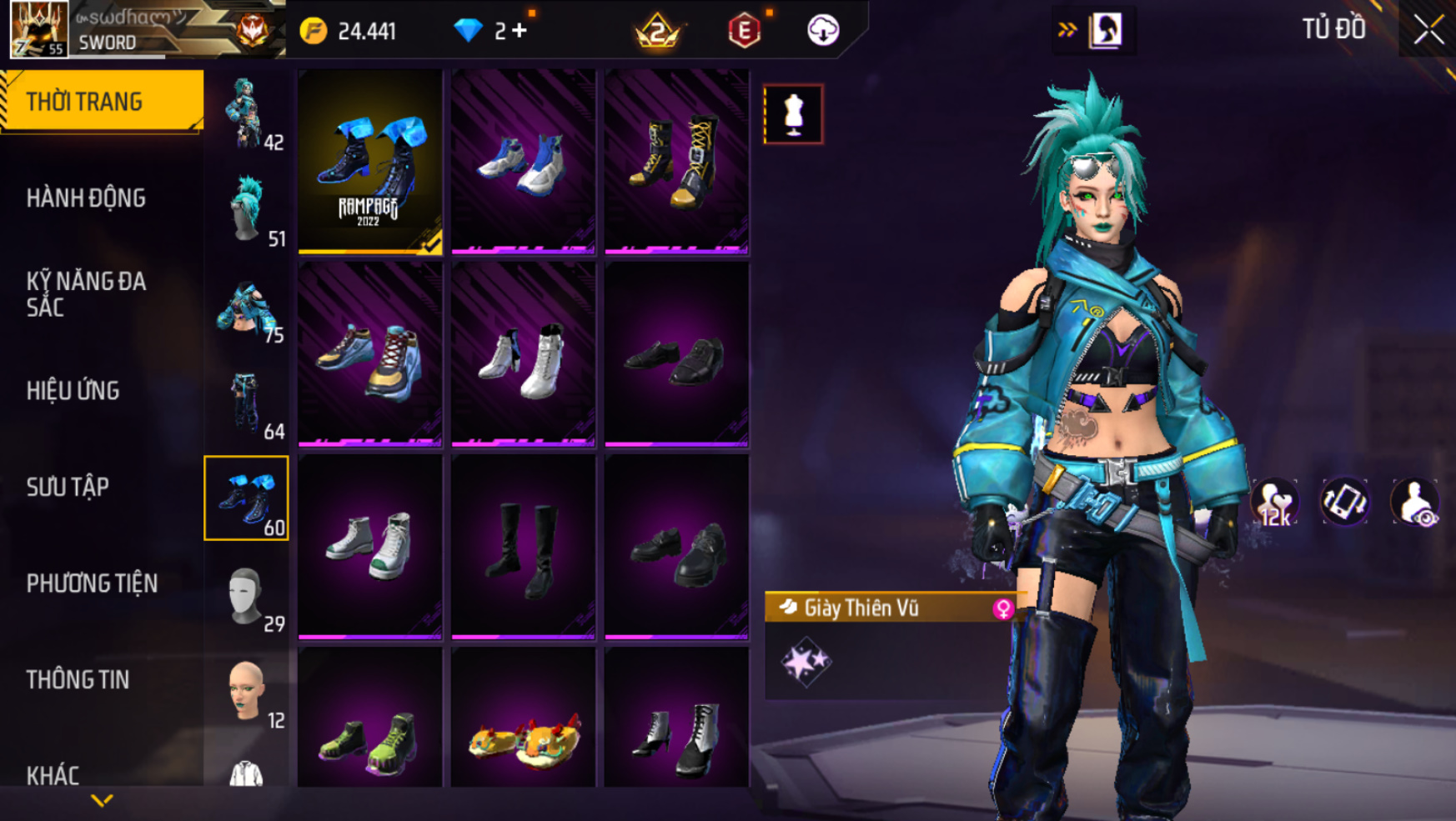This screenshot has height=821, width=1456.
Task: Select the Phương Tiện menu entry
Action: pos(92,583)
